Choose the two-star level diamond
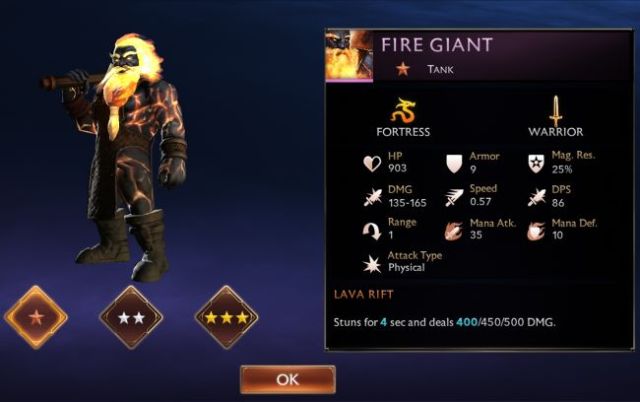The width and height of the screenshot is (640, 402). [x=131, y=317]
